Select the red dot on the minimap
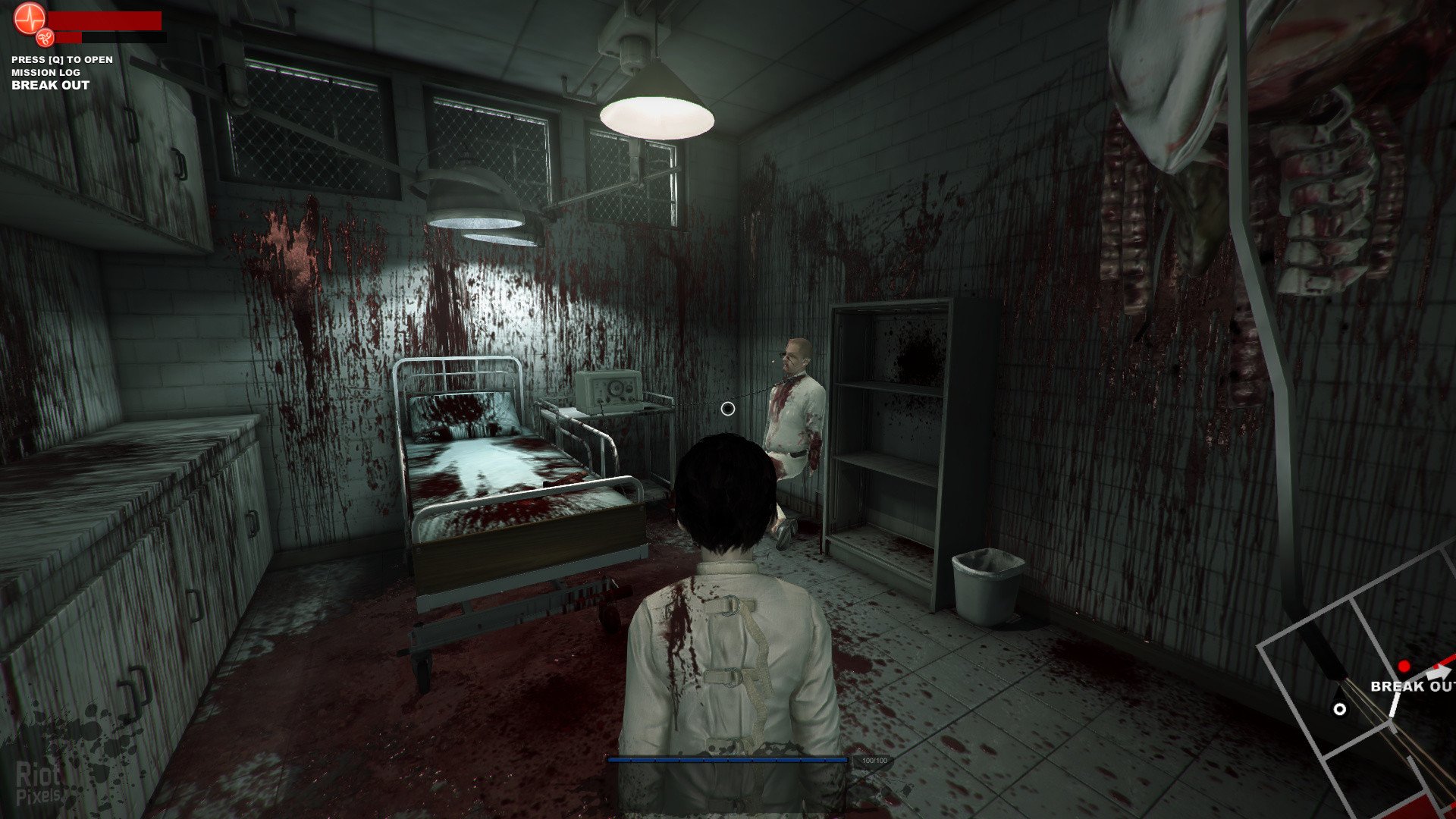 point(1404,667)
